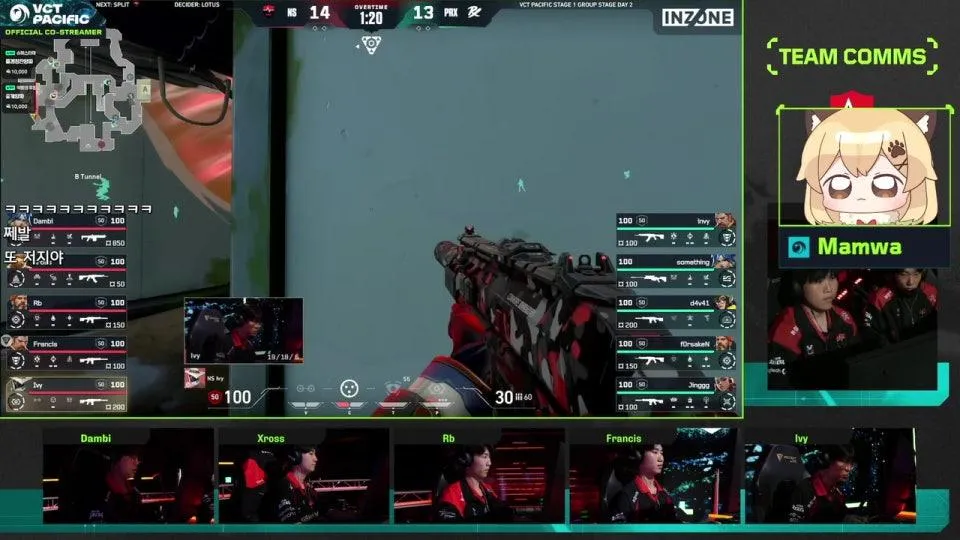The width and height of the screenshot is (960, 540).
Task: Open the Ivy inset player camera
Action: point(243,330)
